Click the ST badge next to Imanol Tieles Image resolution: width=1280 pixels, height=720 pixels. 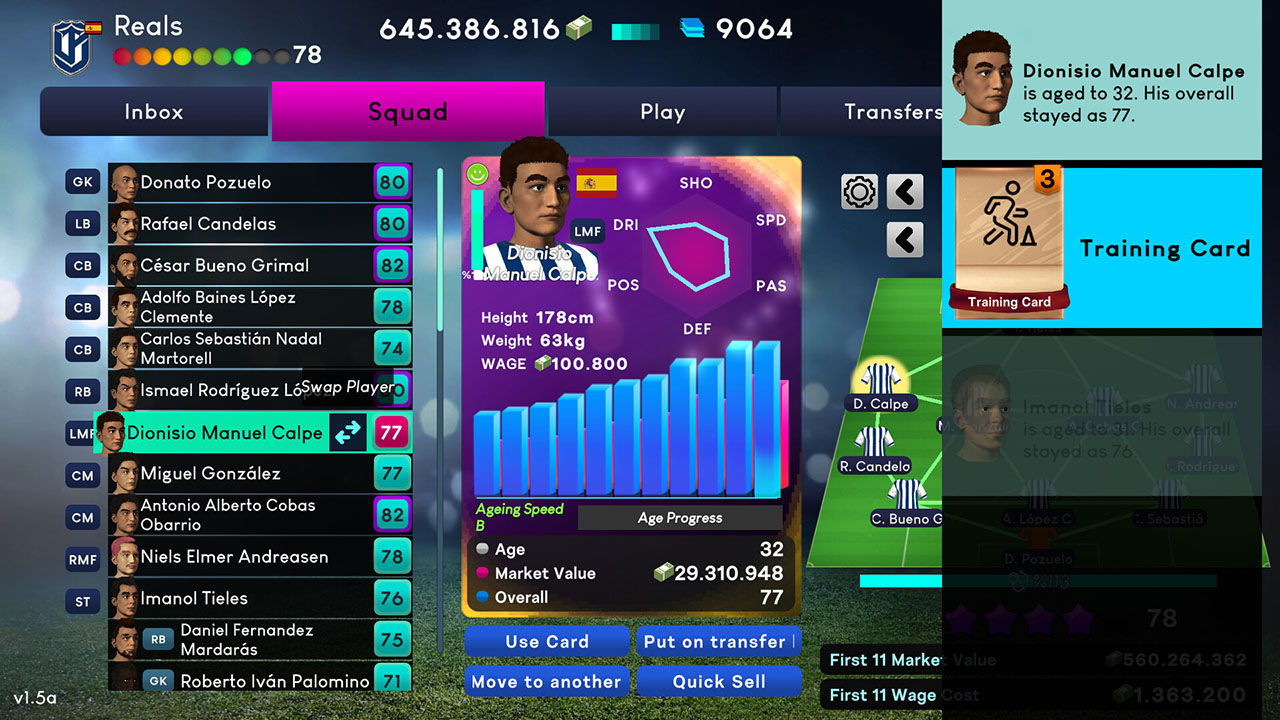(82, 600)
